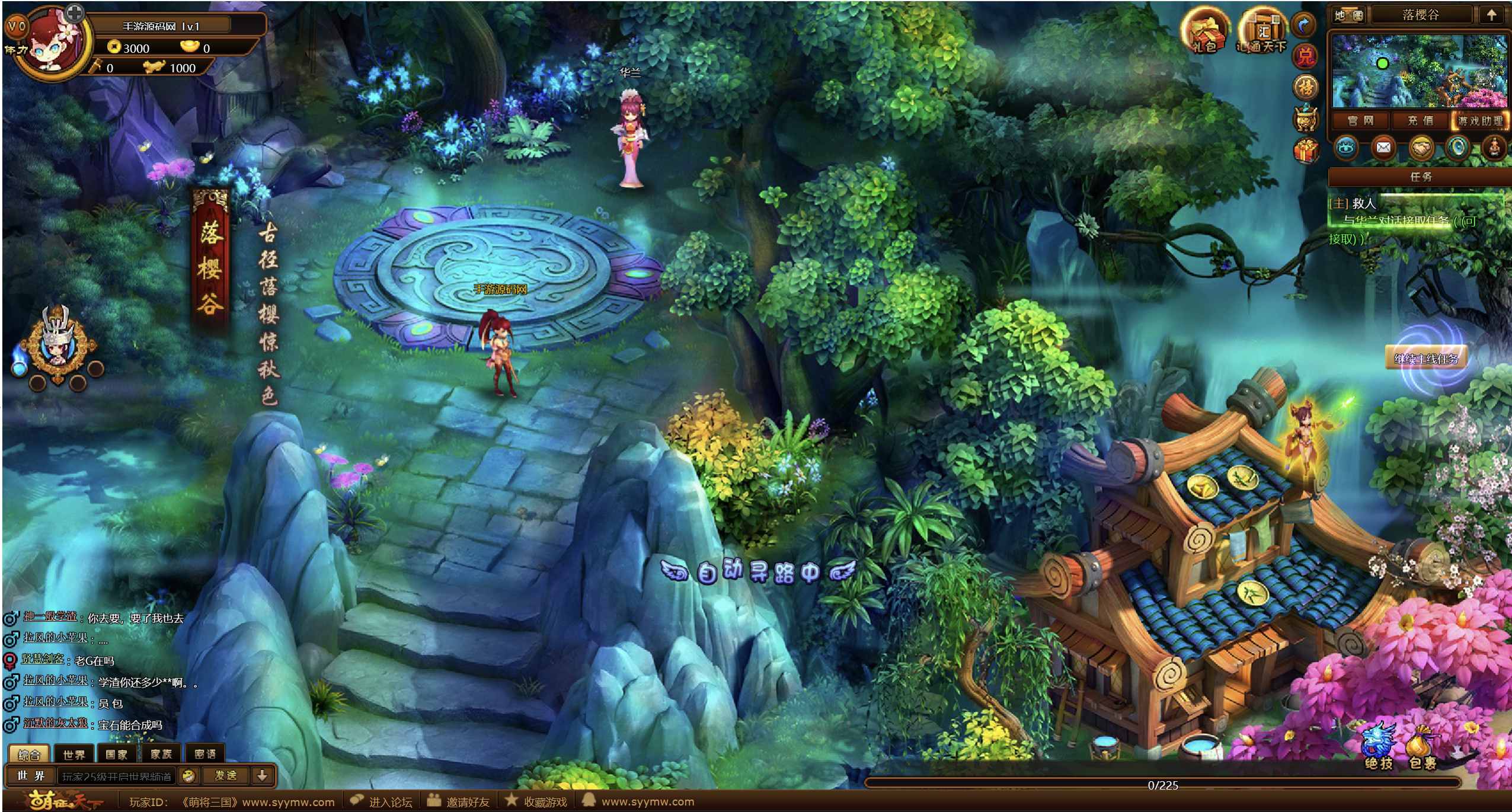The height and width of the screenshot is (812, 1512).
Task: Open the 汇通天下 chest icon
Action: coord(1261,31)
